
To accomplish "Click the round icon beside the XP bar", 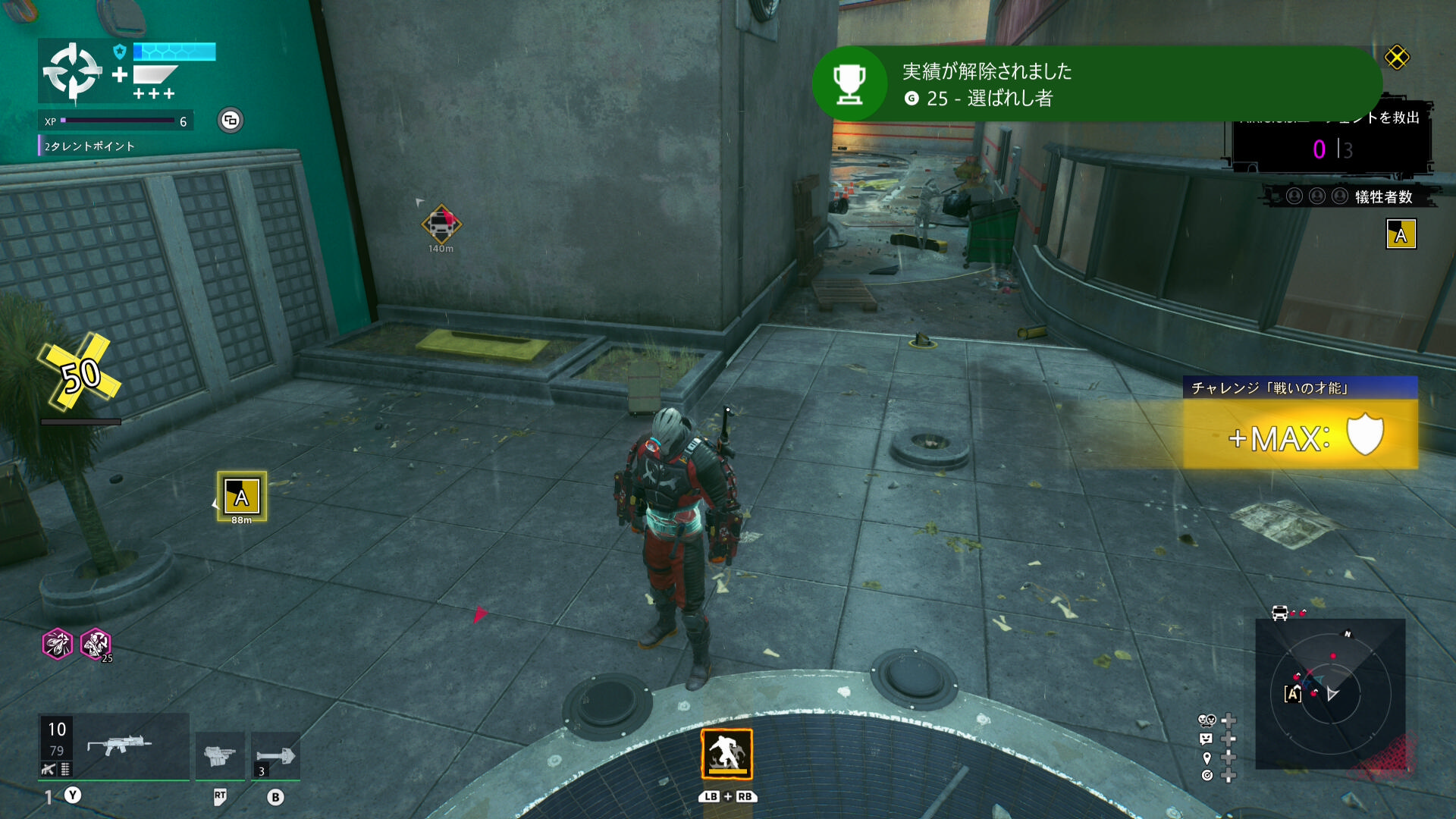I will [x=231, y=120].
